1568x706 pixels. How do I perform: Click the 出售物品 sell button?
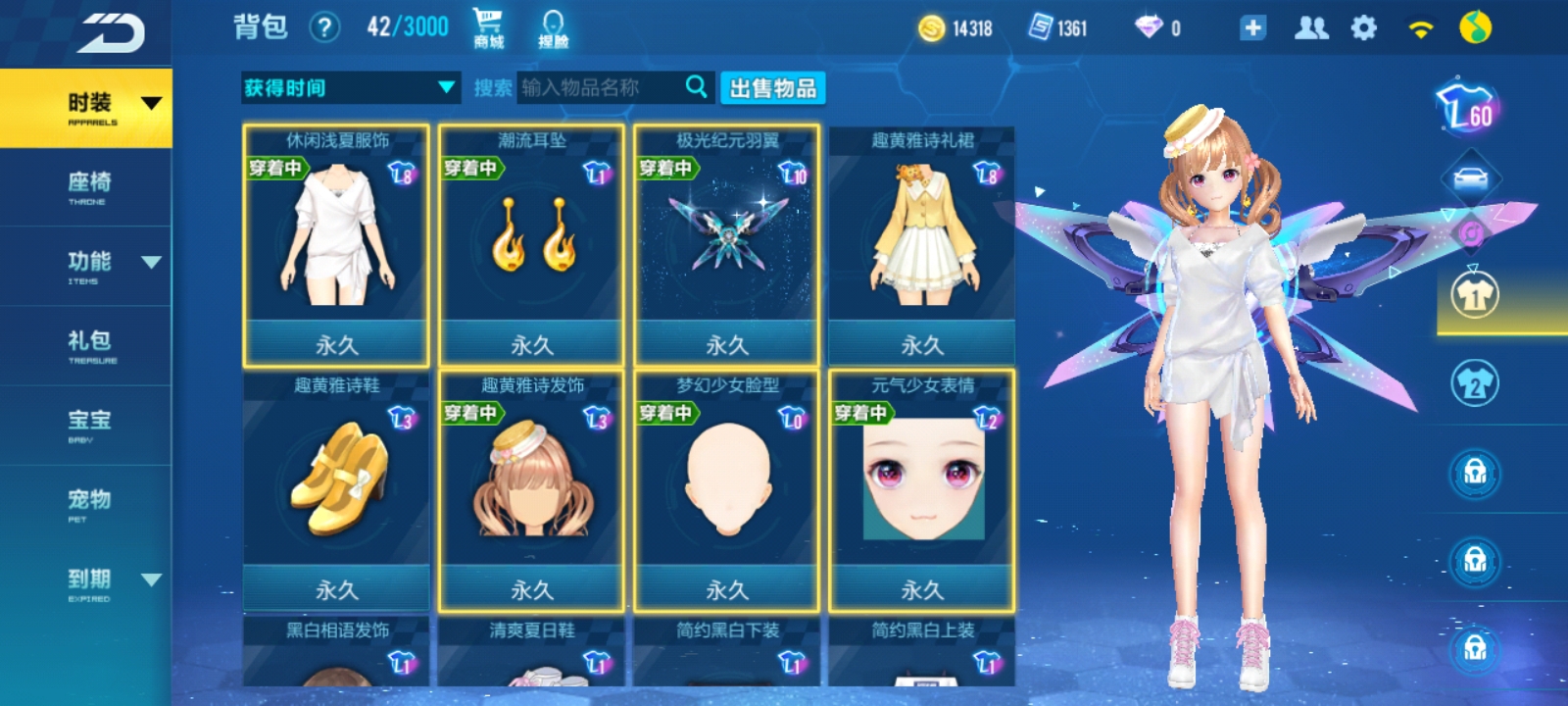(773, 88)
